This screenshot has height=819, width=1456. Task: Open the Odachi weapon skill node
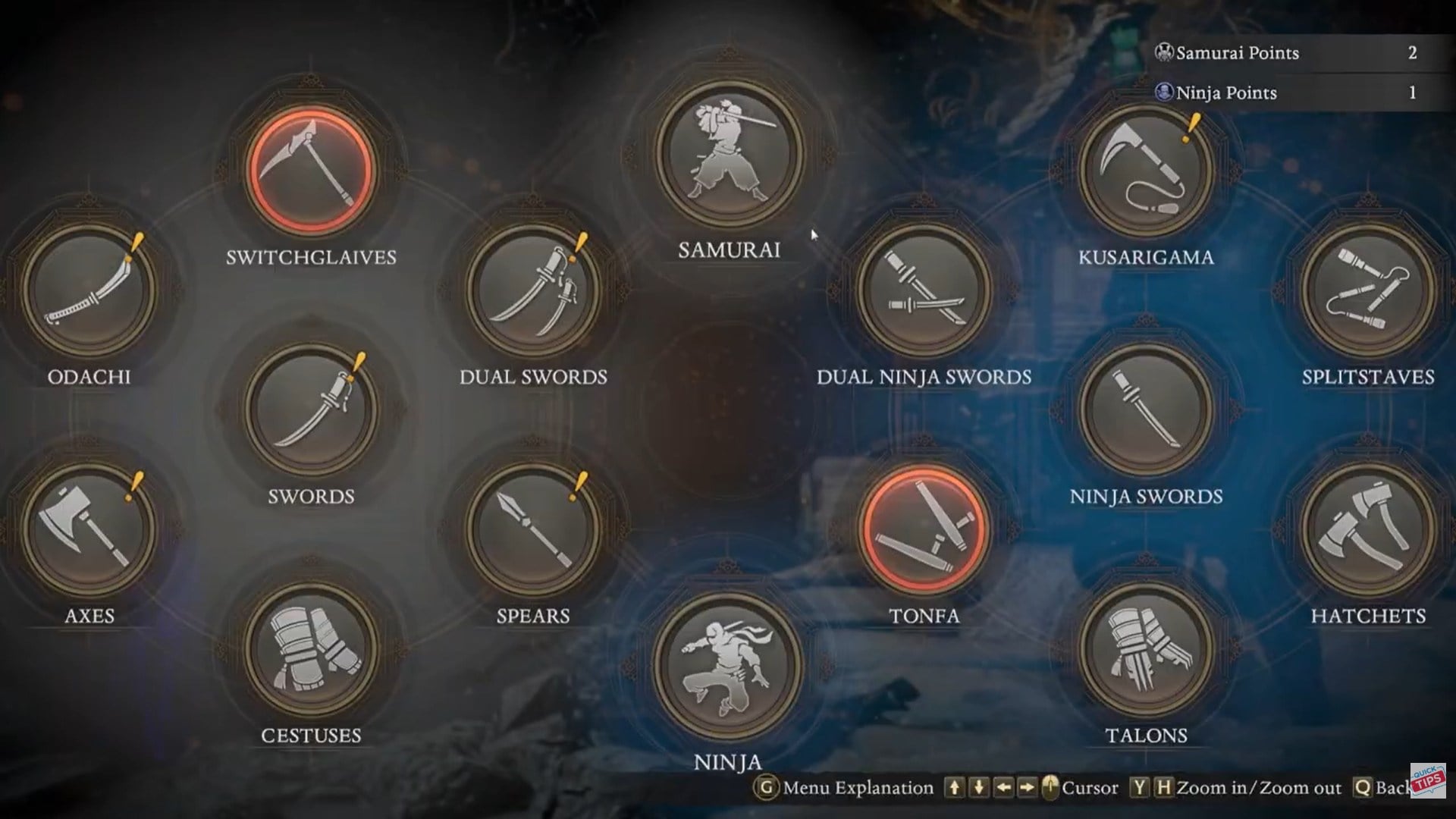pyautogui.click(x=89, y=289)
